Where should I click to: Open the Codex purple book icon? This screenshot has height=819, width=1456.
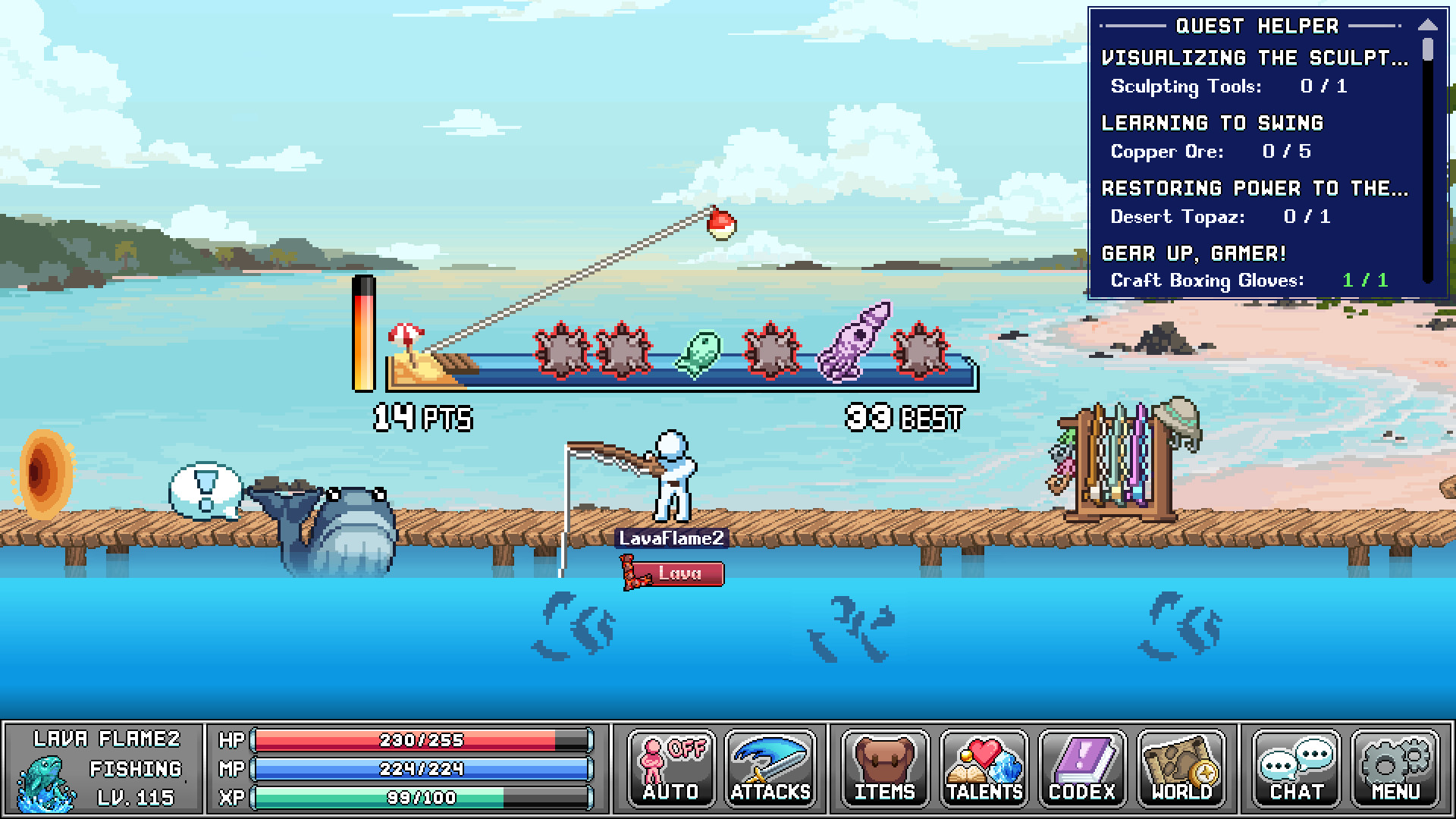click(x=1082, y=769)
